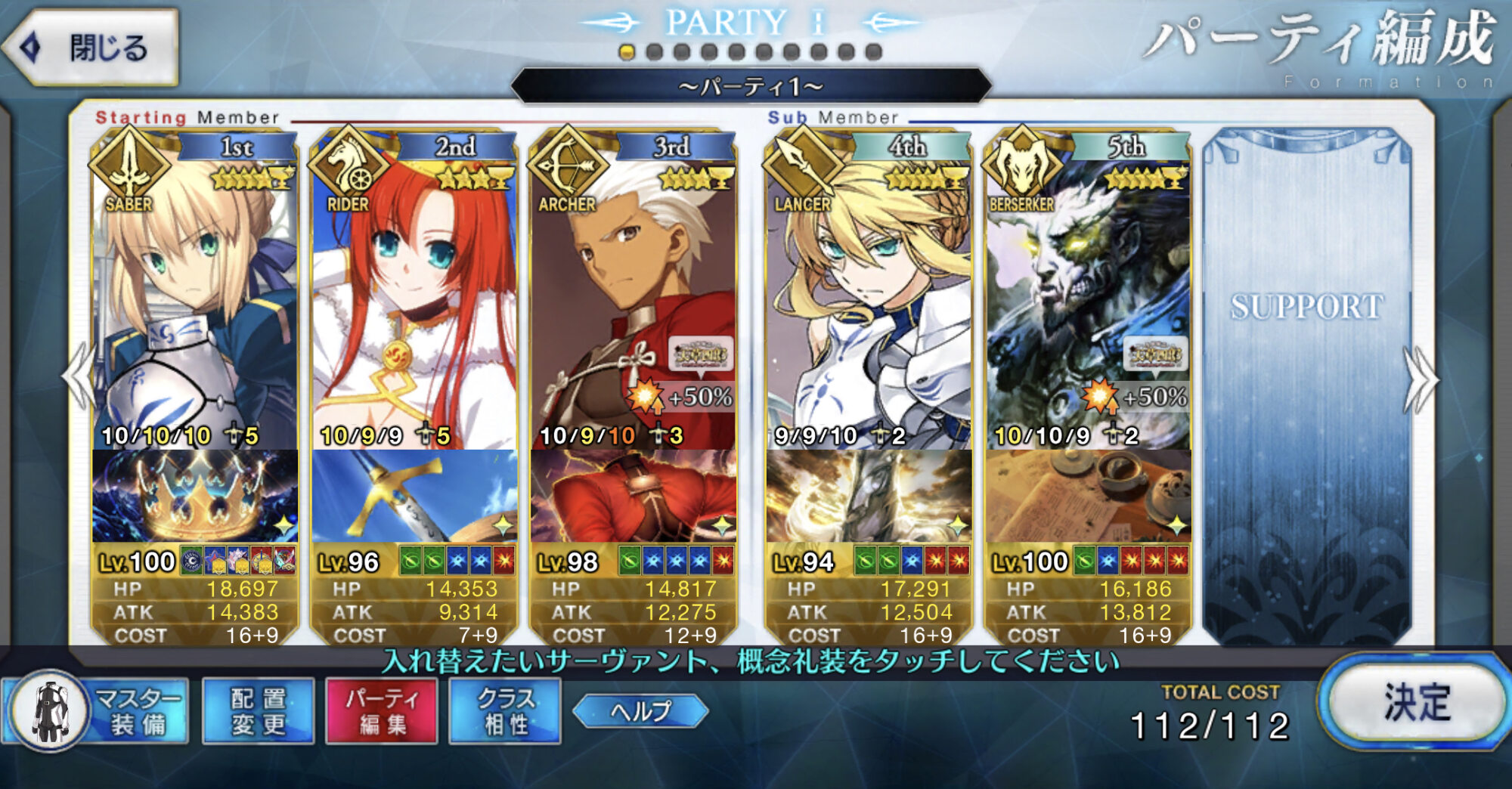Choose the 3rd slot Archer servant card

(x=633, y=302)
